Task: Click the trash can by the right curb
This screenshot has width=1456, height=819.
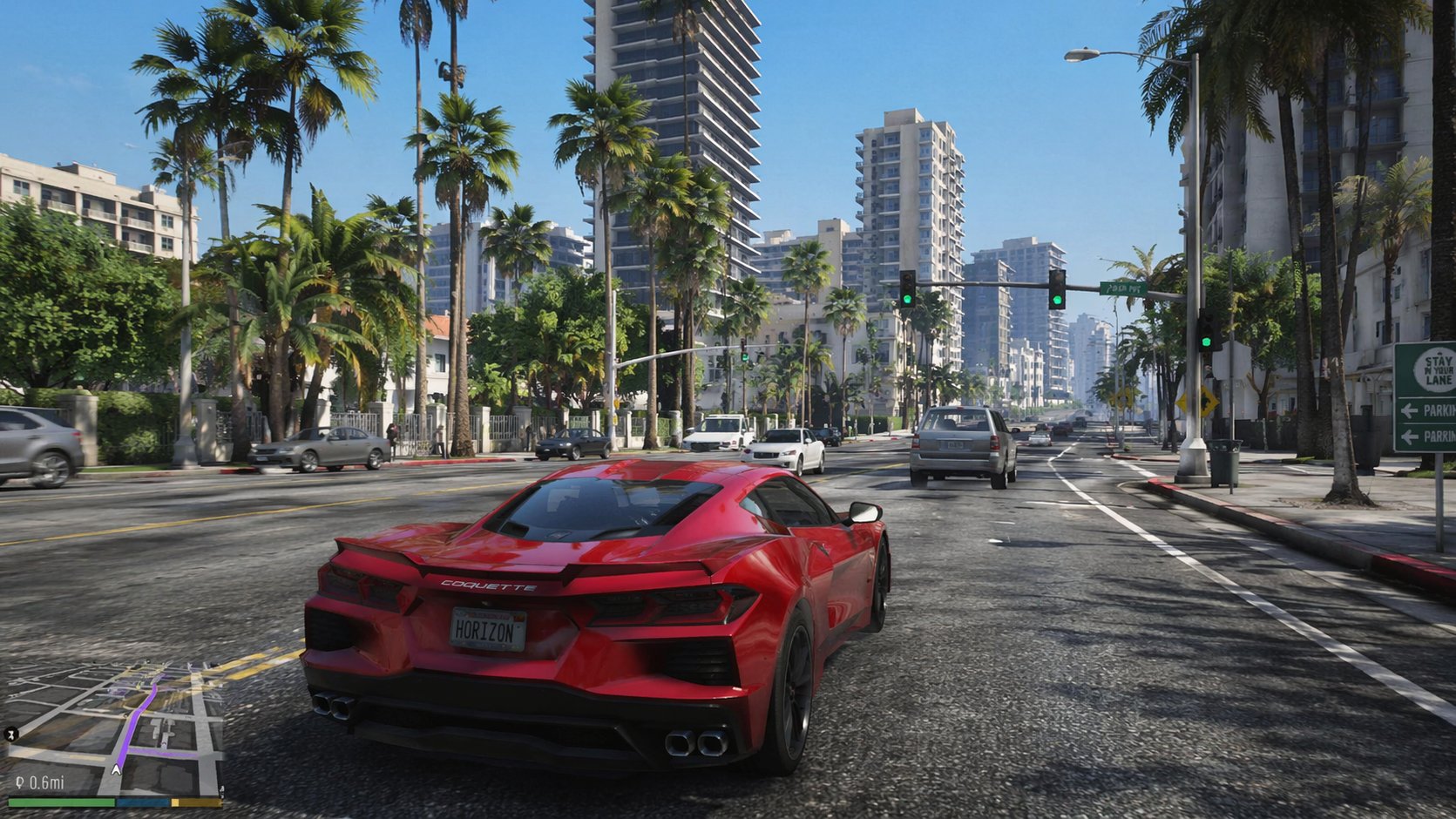Action: (1225, 457)
